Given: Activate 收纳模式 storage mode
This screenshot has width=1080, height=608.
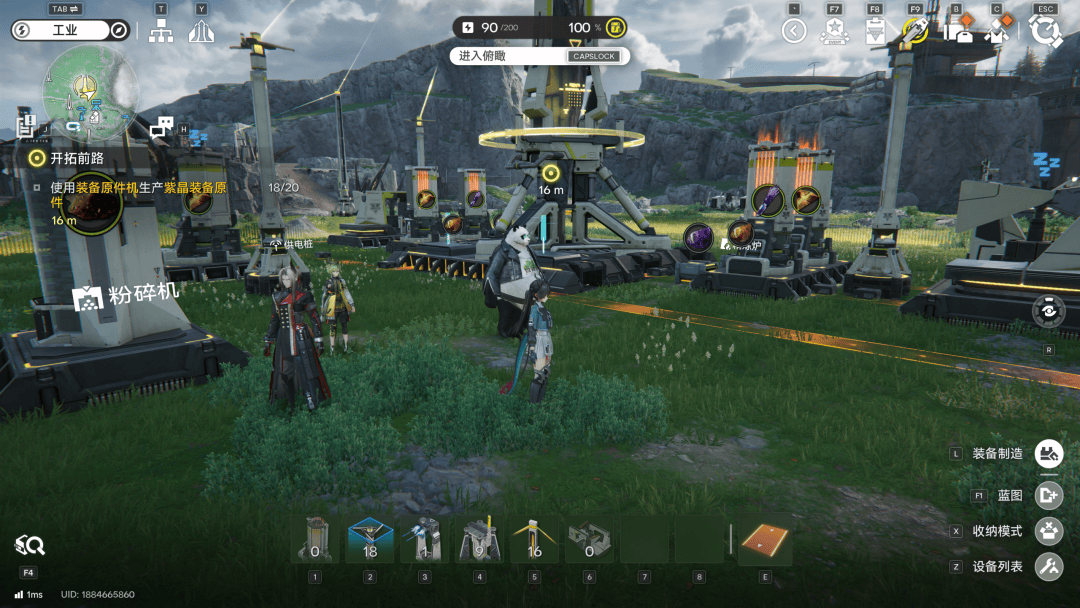Looking at the screenshot, I should tap(1048, 531).
